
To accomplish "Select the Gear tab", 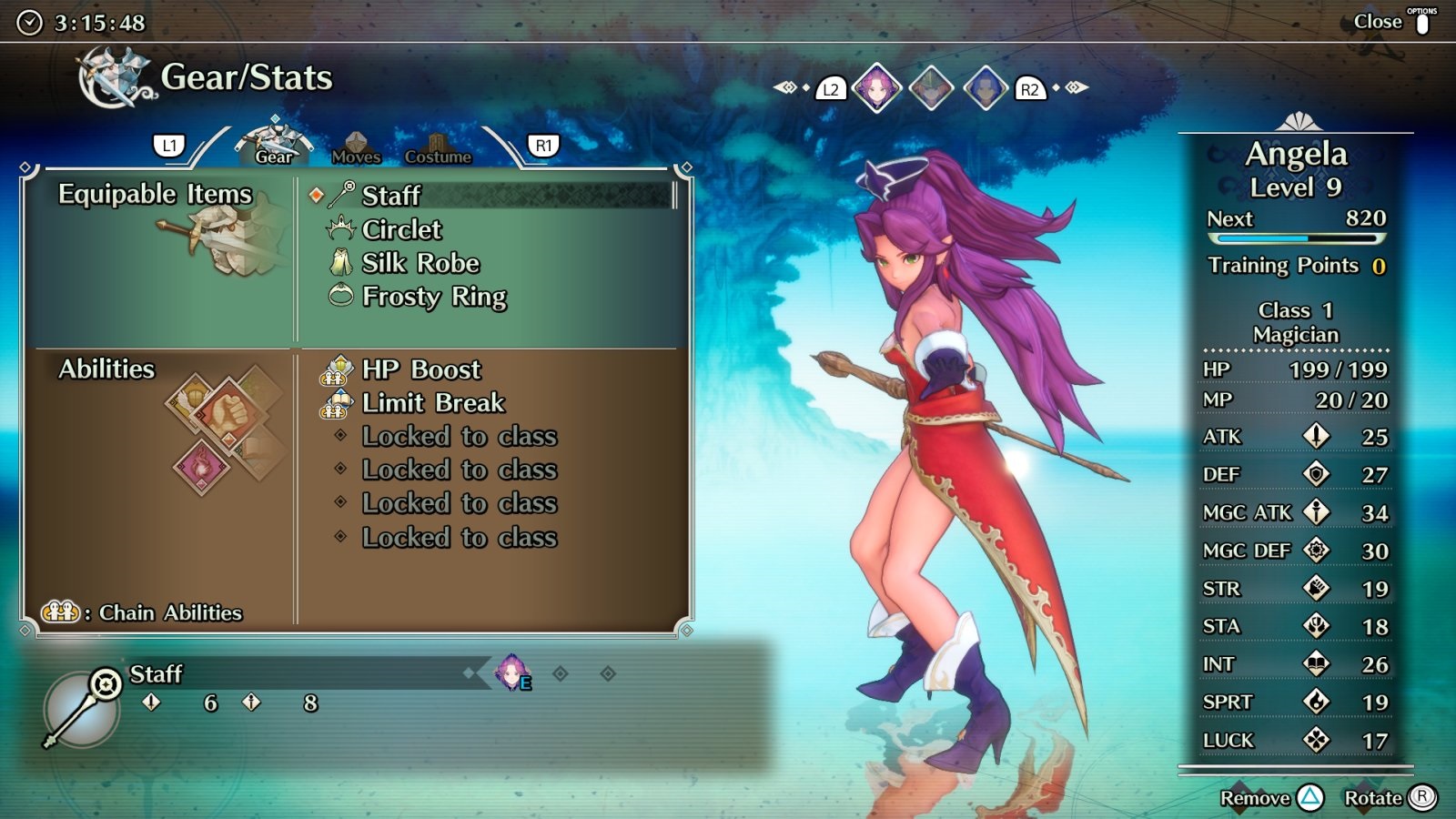I will tap(274, 146).
